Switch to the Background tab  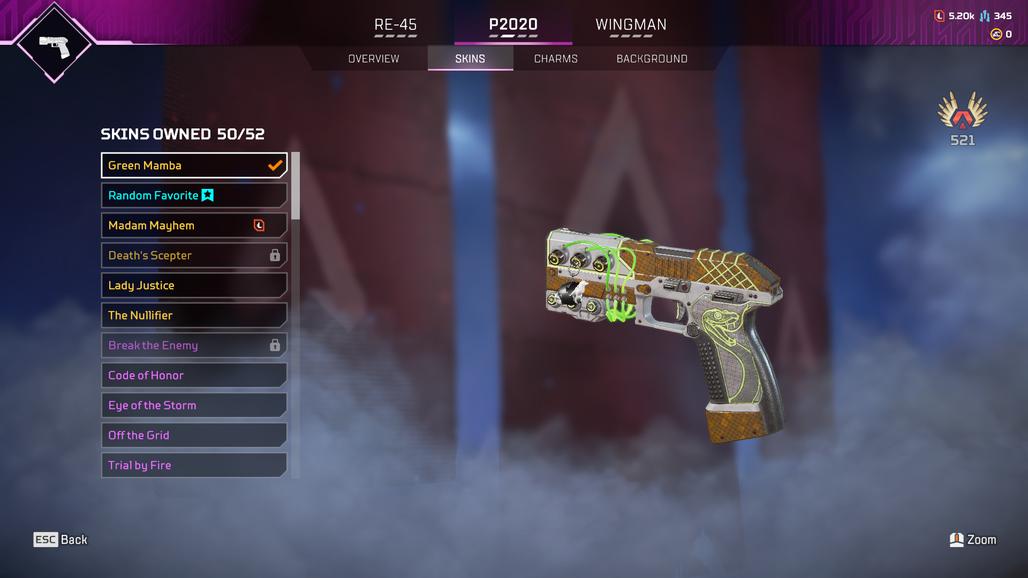coord(652,59)
